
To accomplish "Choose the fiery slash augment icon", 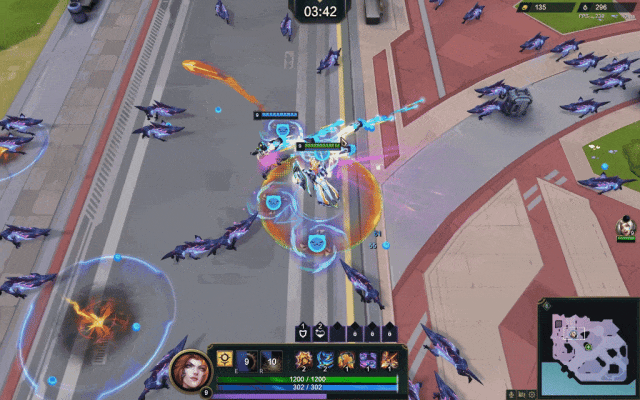I will (388, 359).
